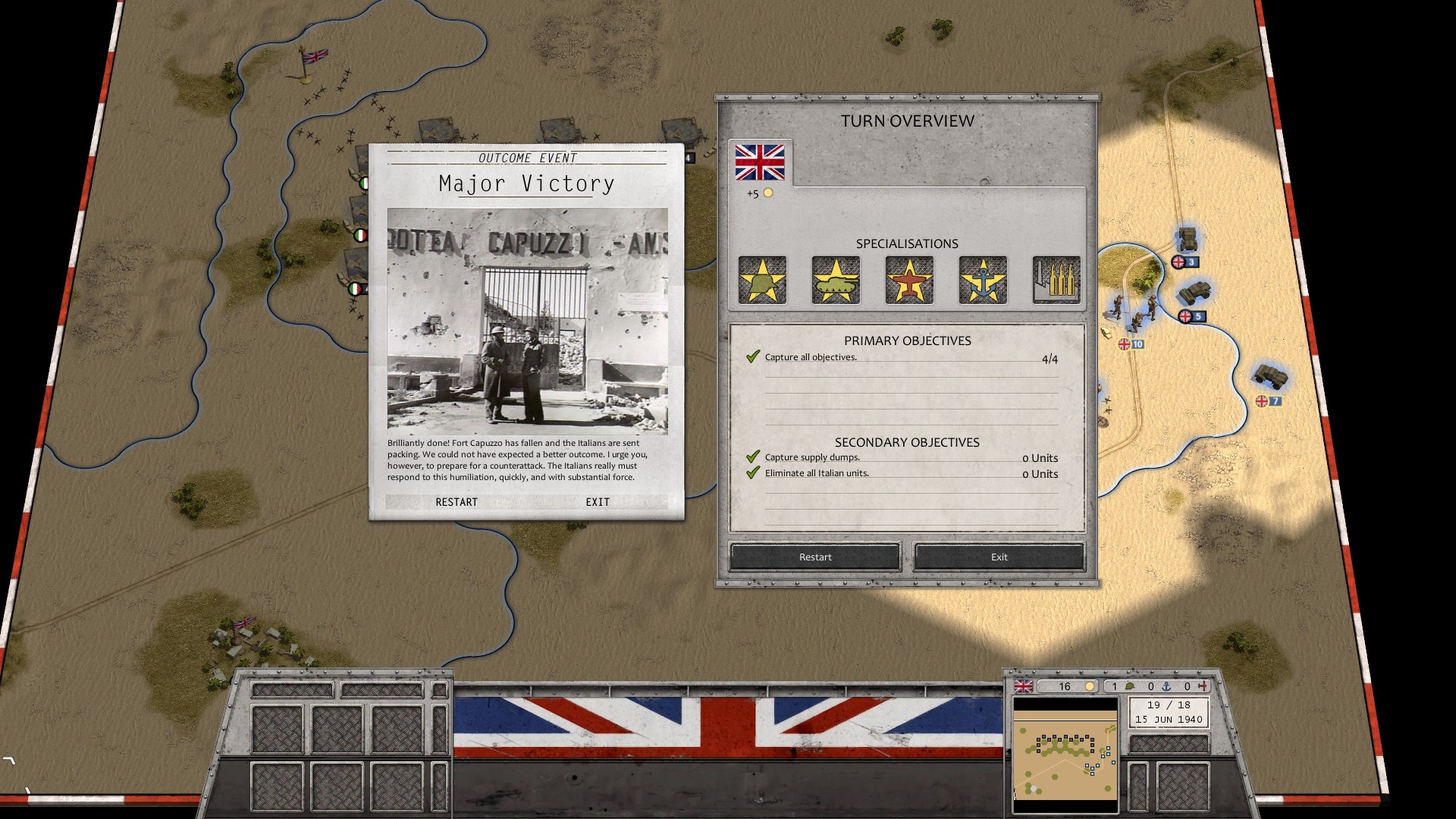Open the naval anchor specialisation
The height and width of the screenshot is (819, 1456).
point(983,280)
